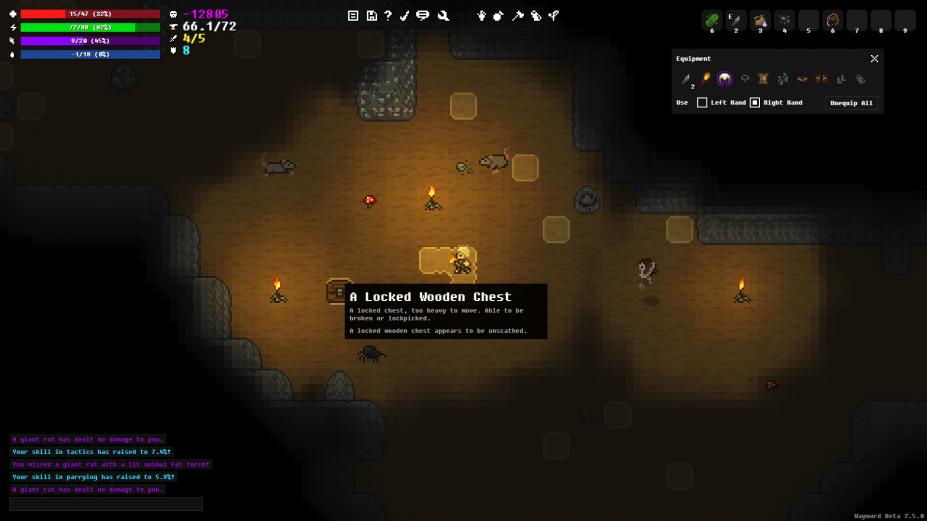Open the help question mark menu
Image resolution: width=927 pixels, height=521 pixels.
388,16
